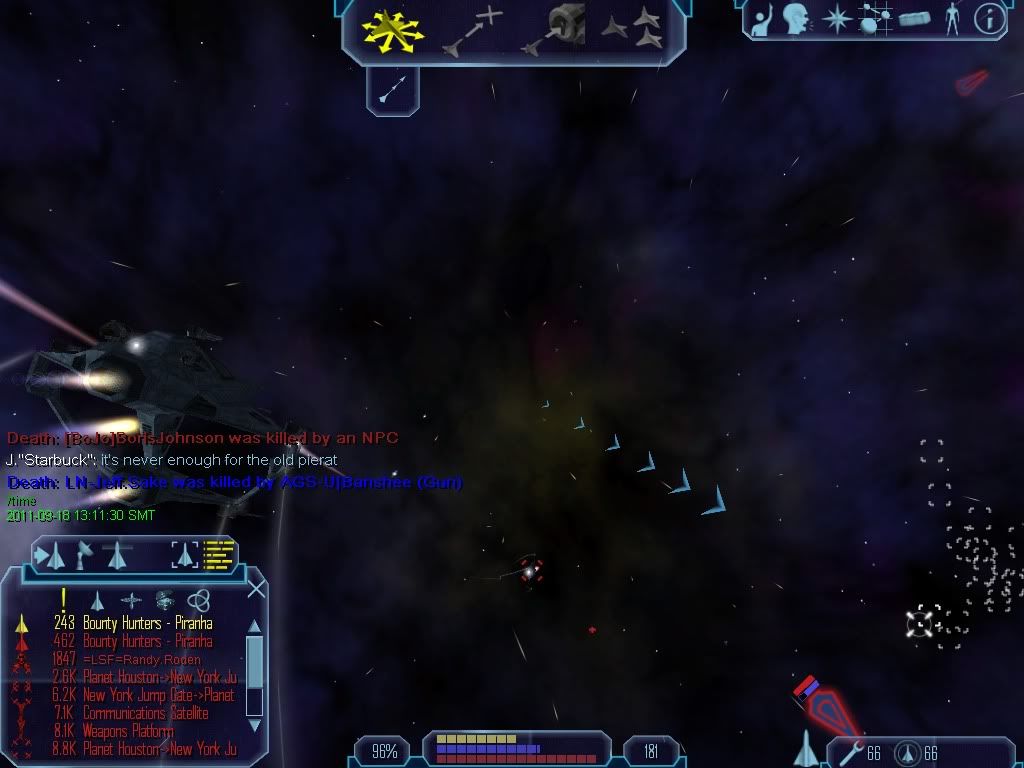Open the chat talking-head icon
The width and height of the screenshot is (1024, 768).
pos(796,18)
